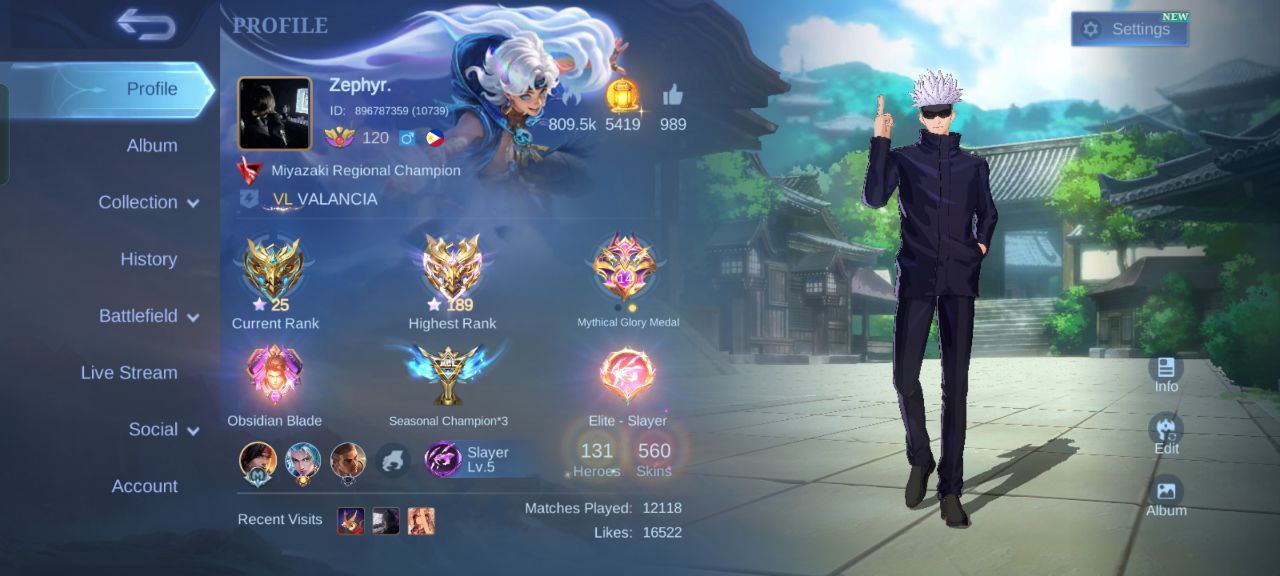Expand the Collection menu entry

(x=148, y=202)
